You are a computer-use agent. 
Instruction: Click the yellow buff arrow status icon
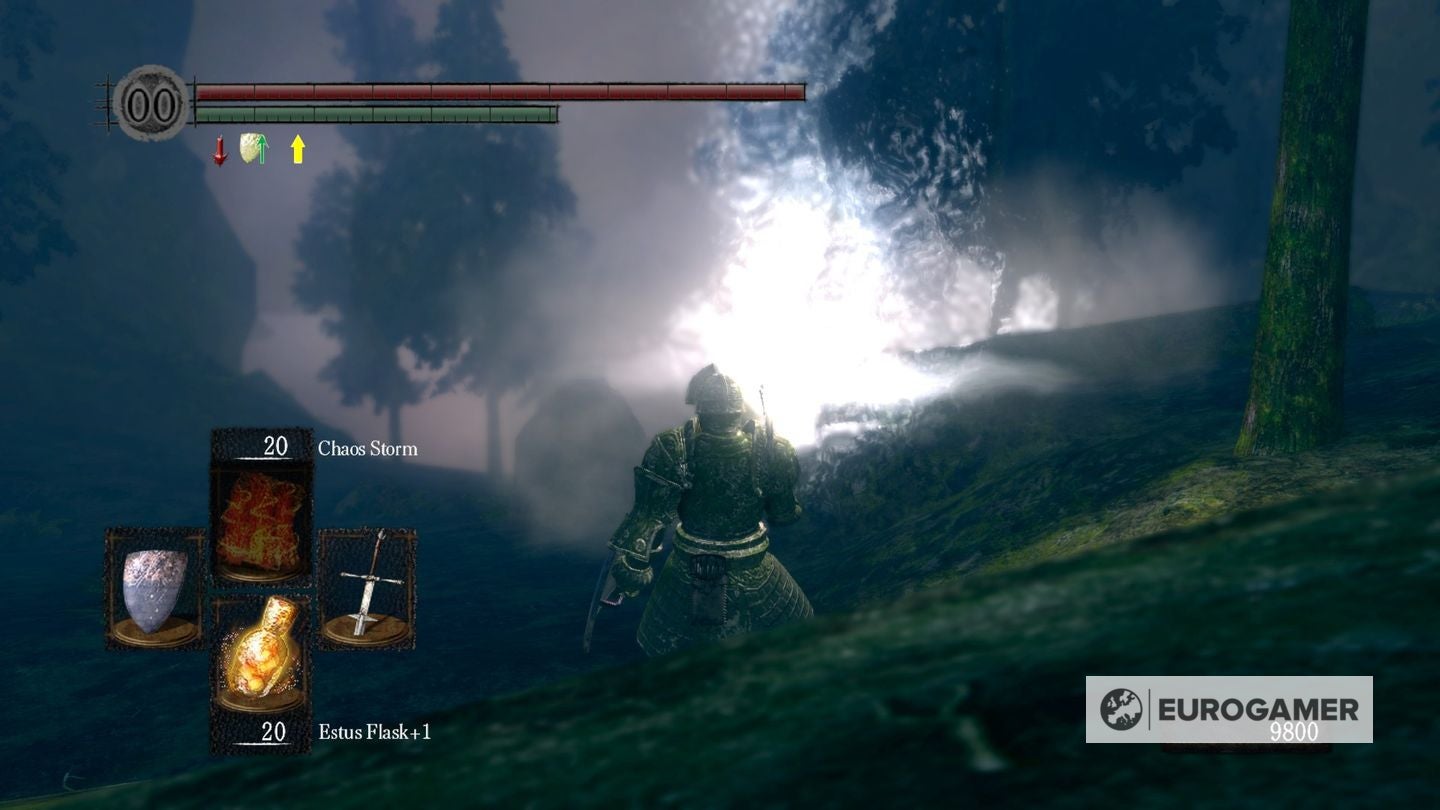297,150
